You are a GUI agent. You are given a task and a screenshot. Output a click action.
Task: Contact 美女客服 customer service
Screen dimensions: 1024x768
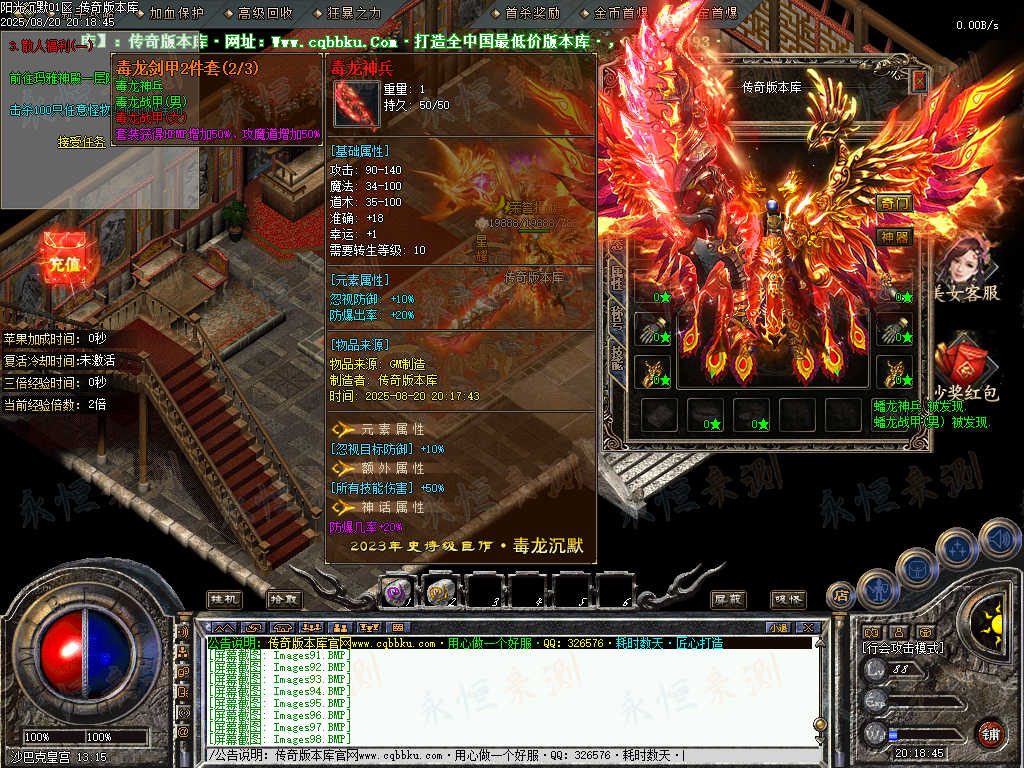click(963, 269)
